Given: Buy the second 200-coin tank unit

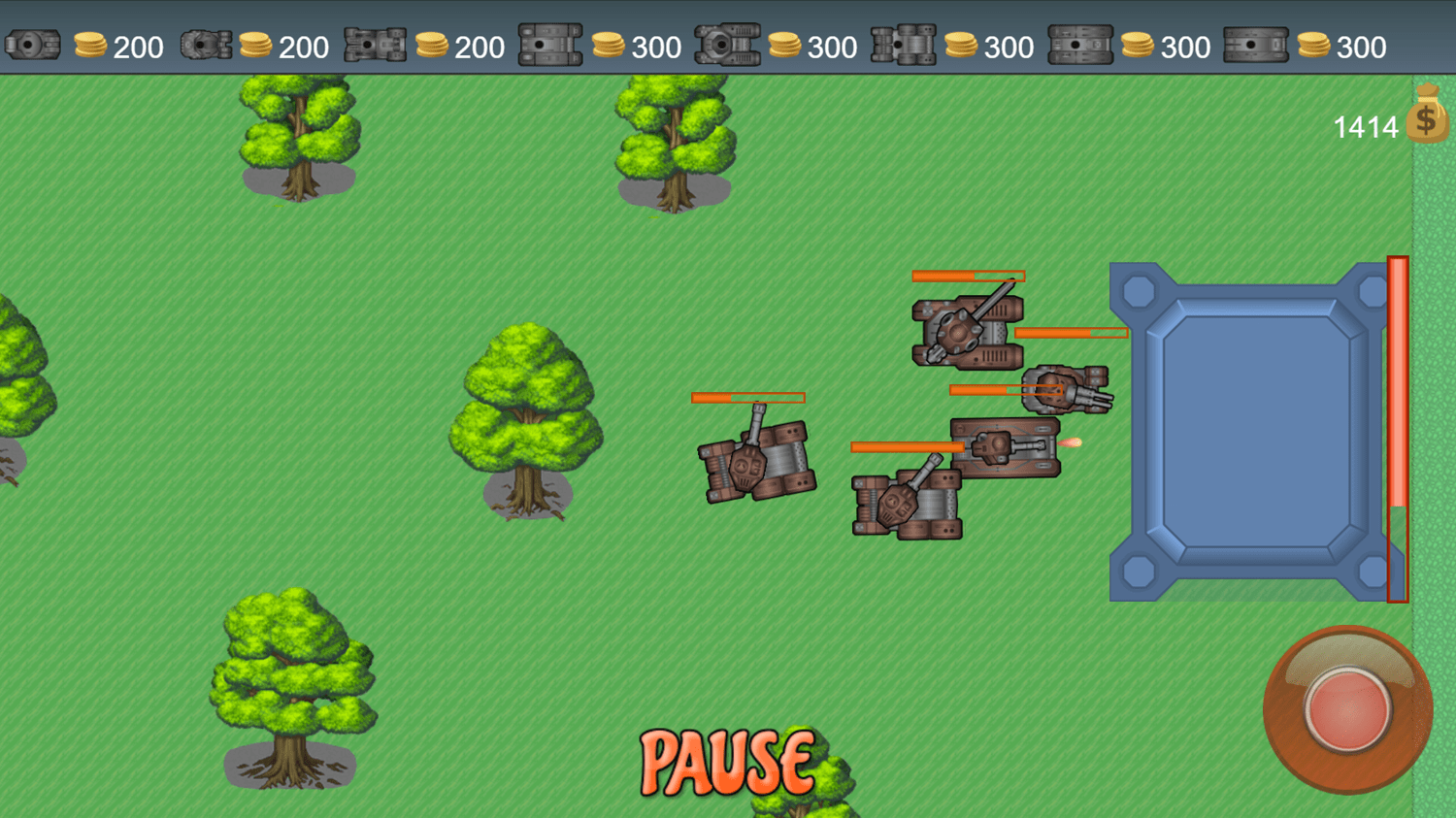Looking at the screenshot, I should pyautogui.click(x=207, y=44).
